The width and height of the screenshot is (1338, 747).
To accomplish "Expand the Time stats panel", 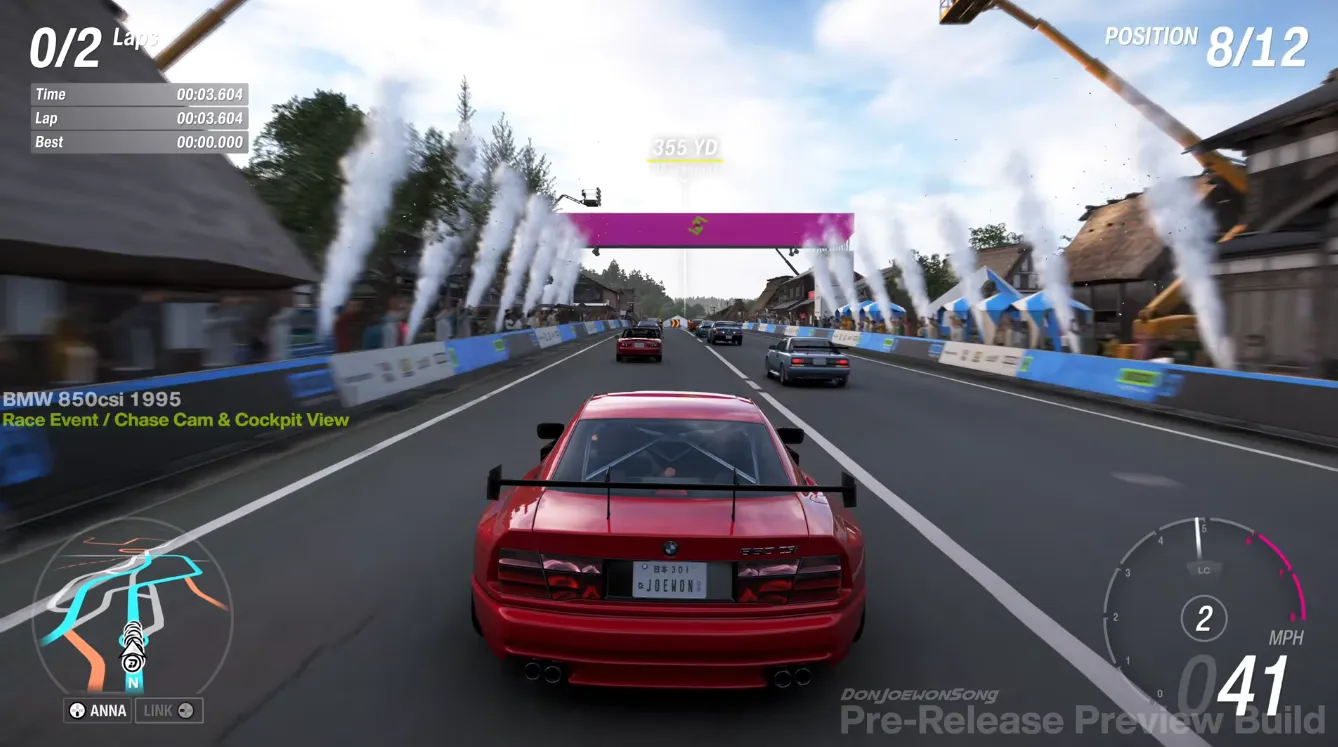I will pos(140,94).
